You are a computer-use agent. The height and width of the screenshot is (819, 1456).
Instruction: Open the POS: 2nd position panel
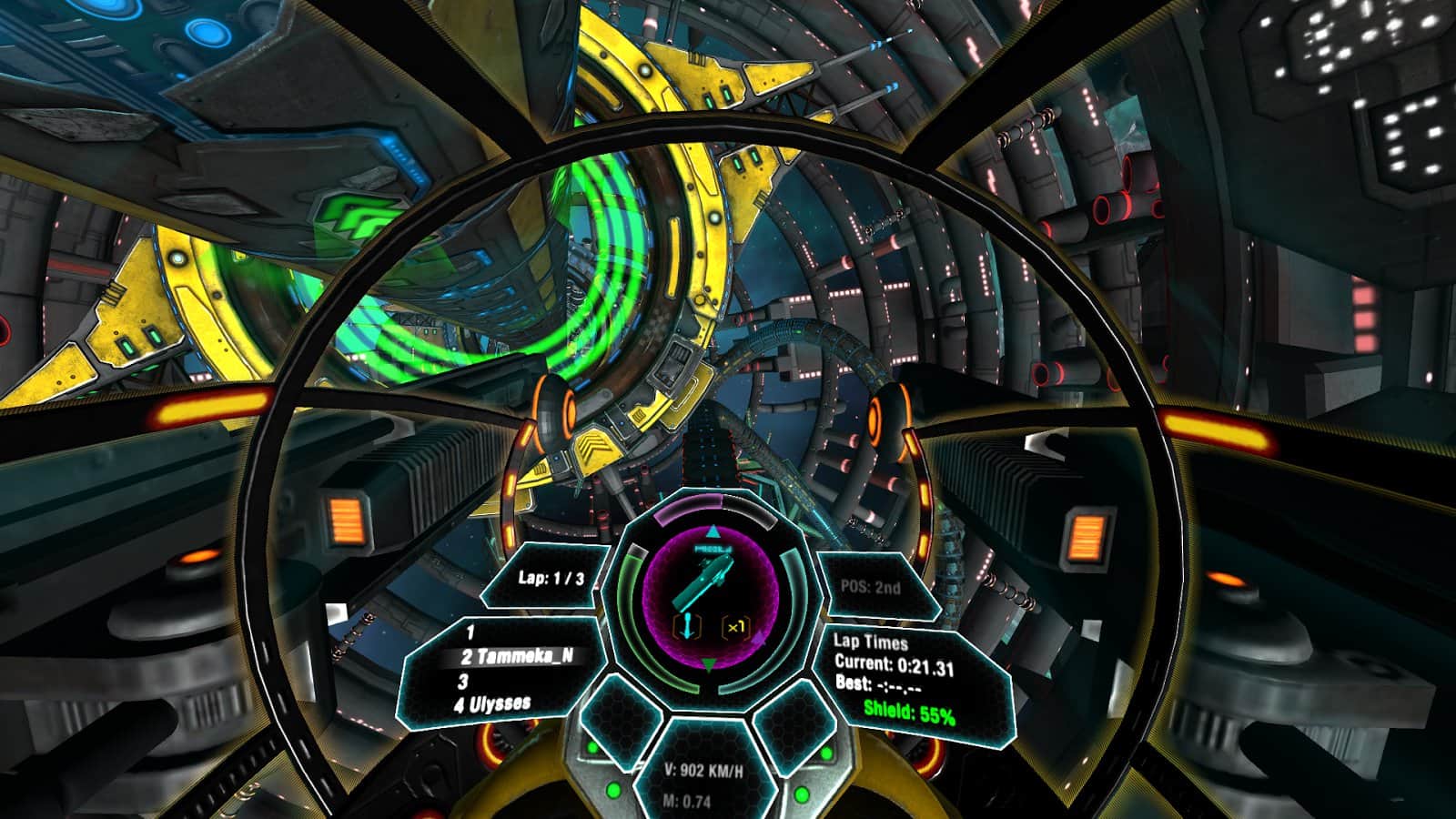[x=872, y=587]
